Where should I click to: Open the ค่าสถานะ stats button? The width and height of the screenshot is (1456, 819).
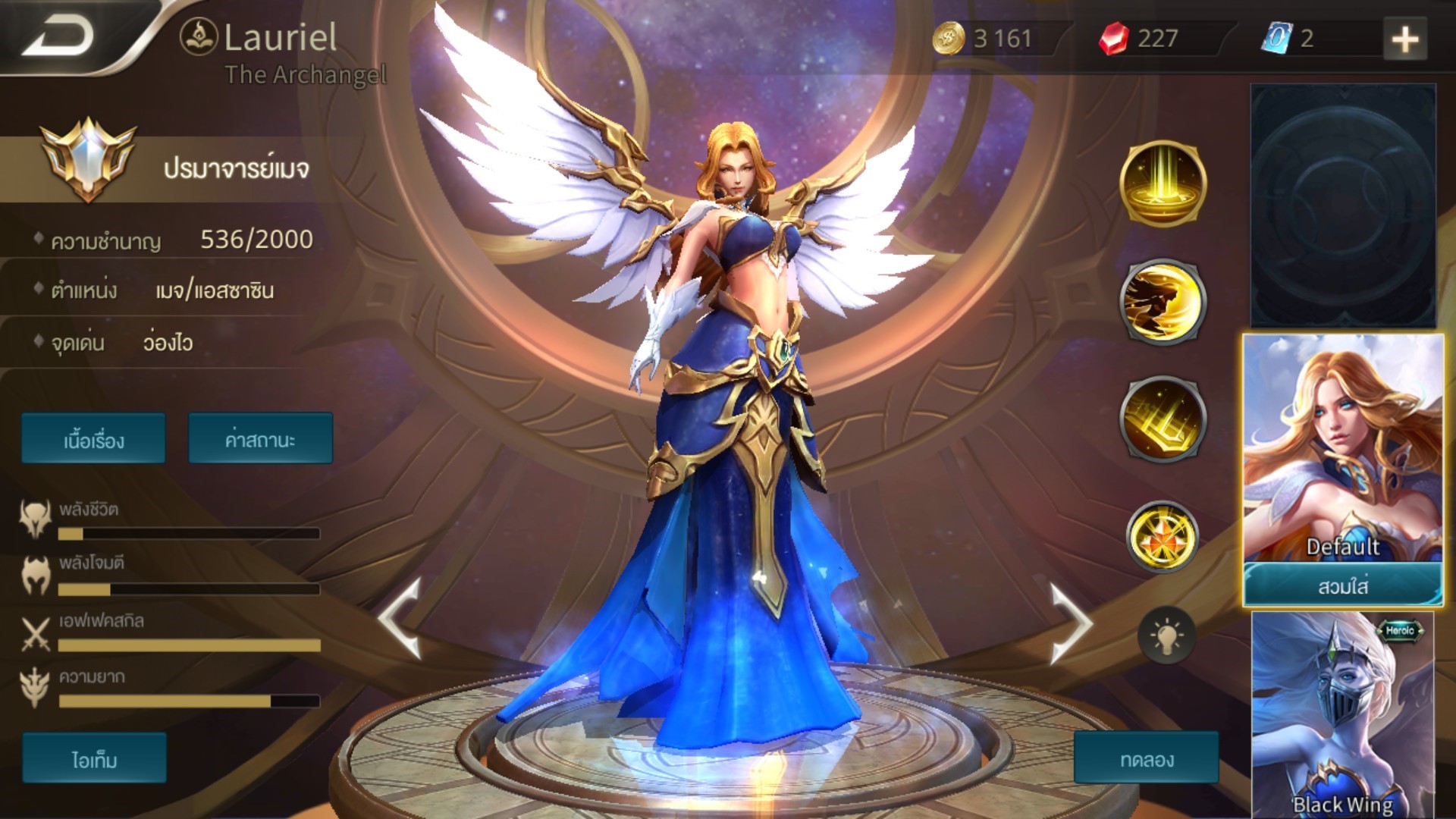(260, 439)
